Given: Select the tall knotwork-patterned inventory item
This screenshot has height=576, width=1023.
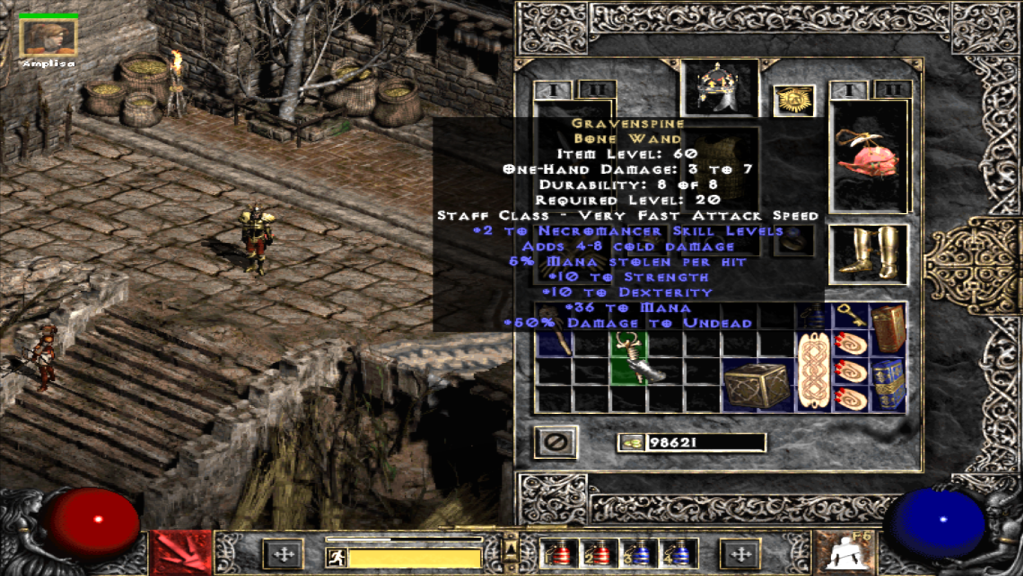Looking at the screenshot, I should coord(812,372).
